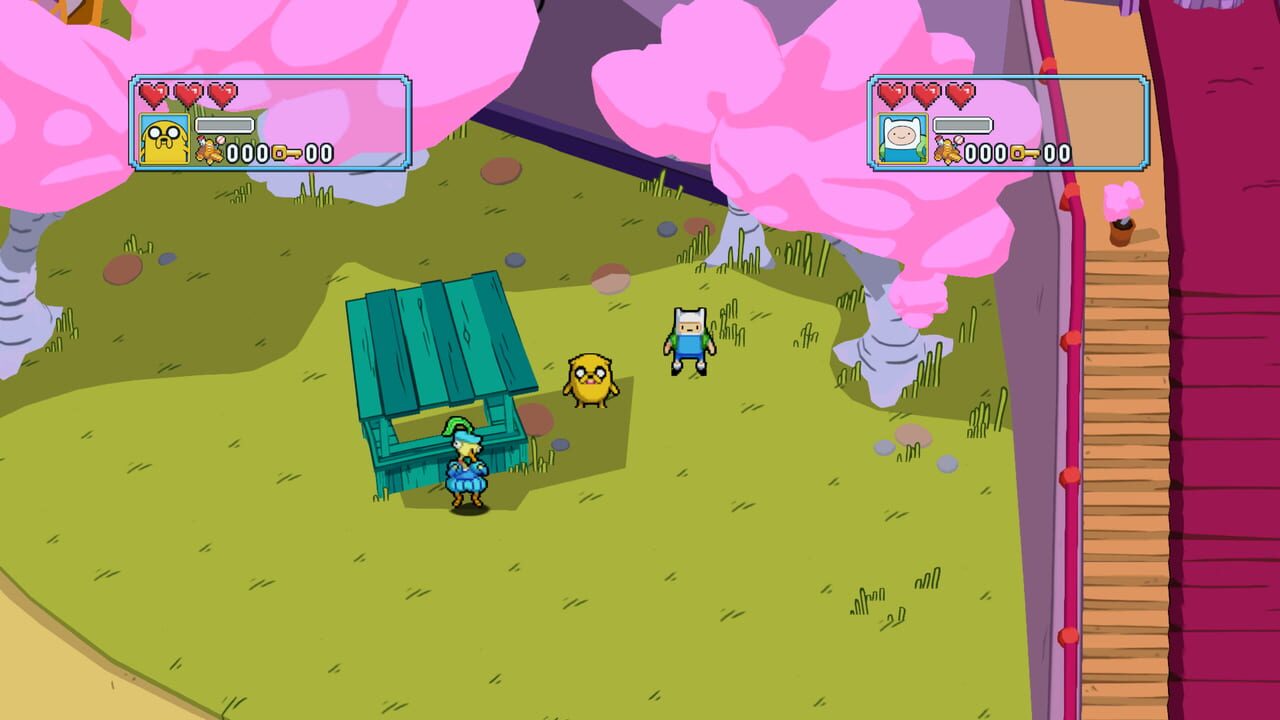Image resolution: width=1280 pixels, height=720 pixels.
Task: Select the treasure loot icon in Finn's HUD
Action: pos(949,150)
